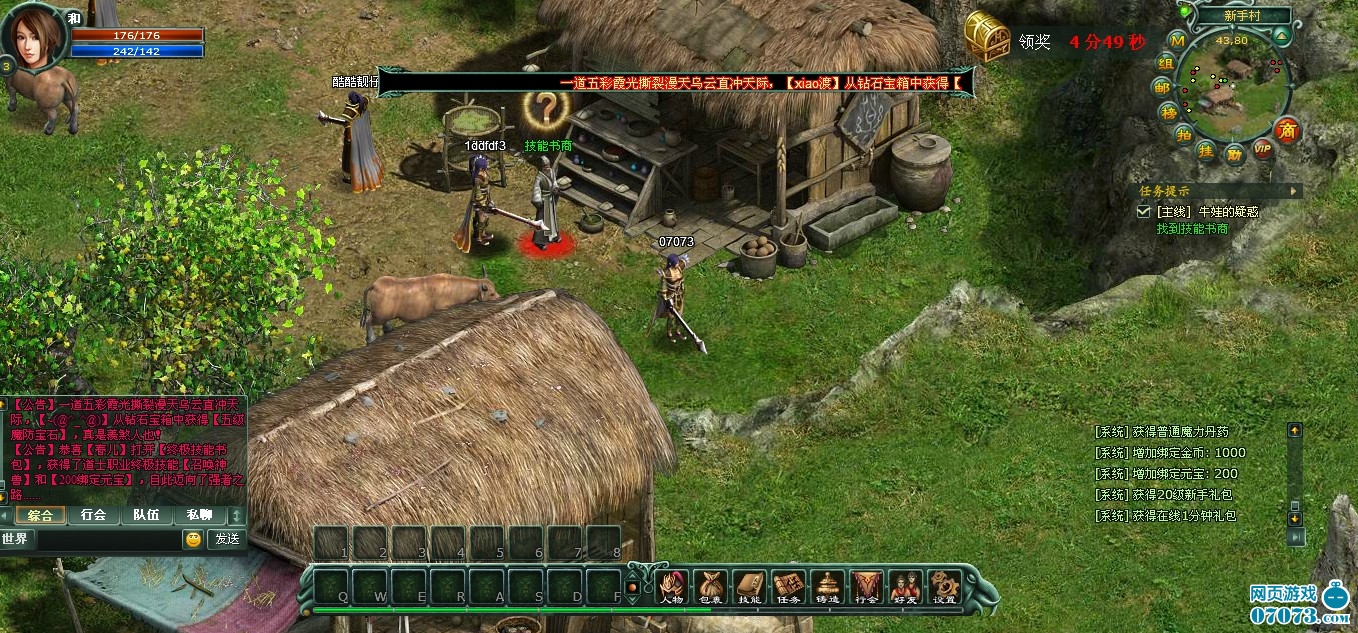The height and width of the screenshot is (633, 1358).
Task: Open the 行会 guild panel
Action: pyautogui.click(x=866, y=585)
